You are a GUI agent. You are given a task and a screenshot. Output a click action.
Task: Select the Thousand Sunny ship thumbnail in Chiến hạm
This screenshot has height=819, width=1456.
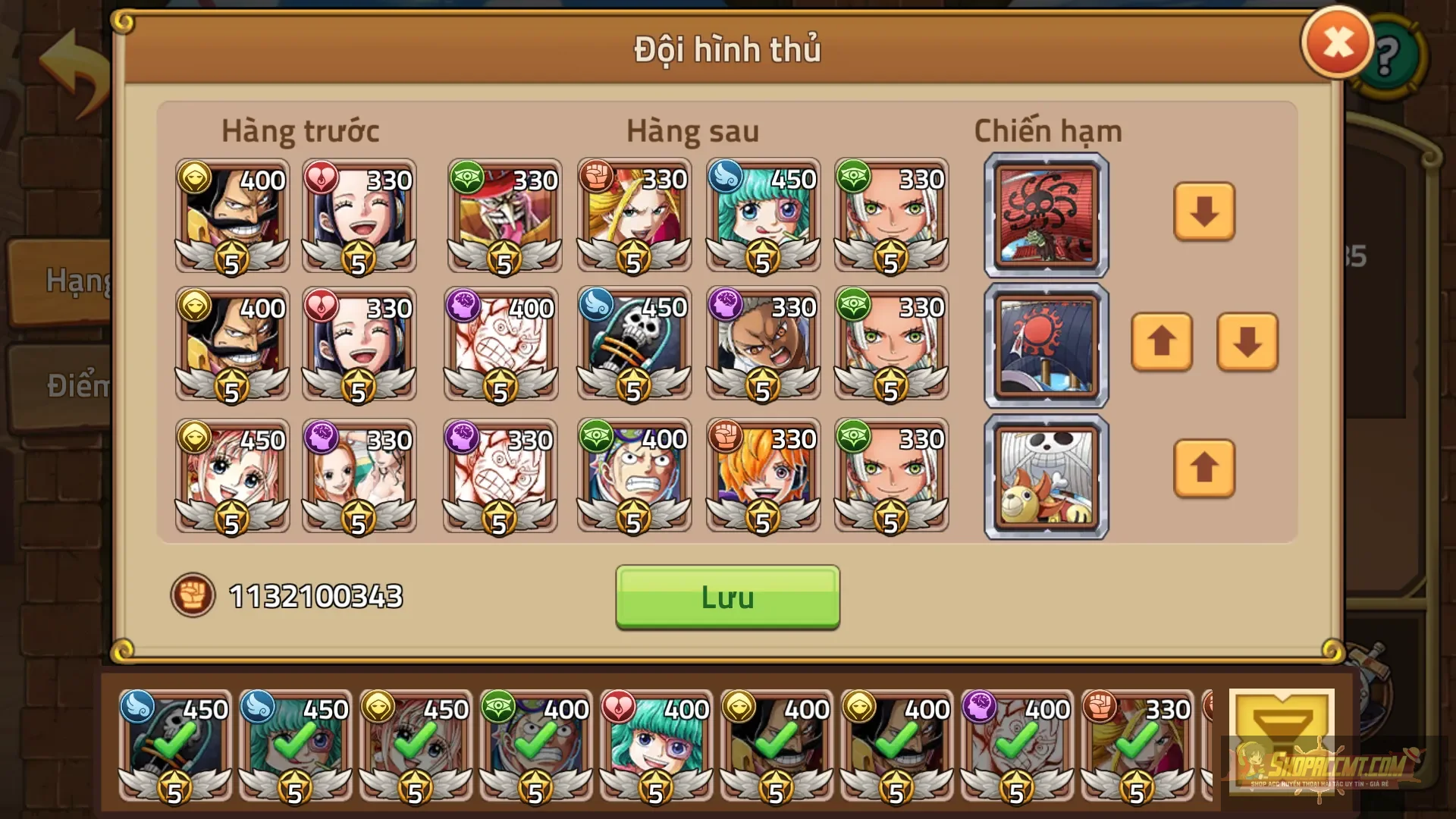(x=1045, y=478)
